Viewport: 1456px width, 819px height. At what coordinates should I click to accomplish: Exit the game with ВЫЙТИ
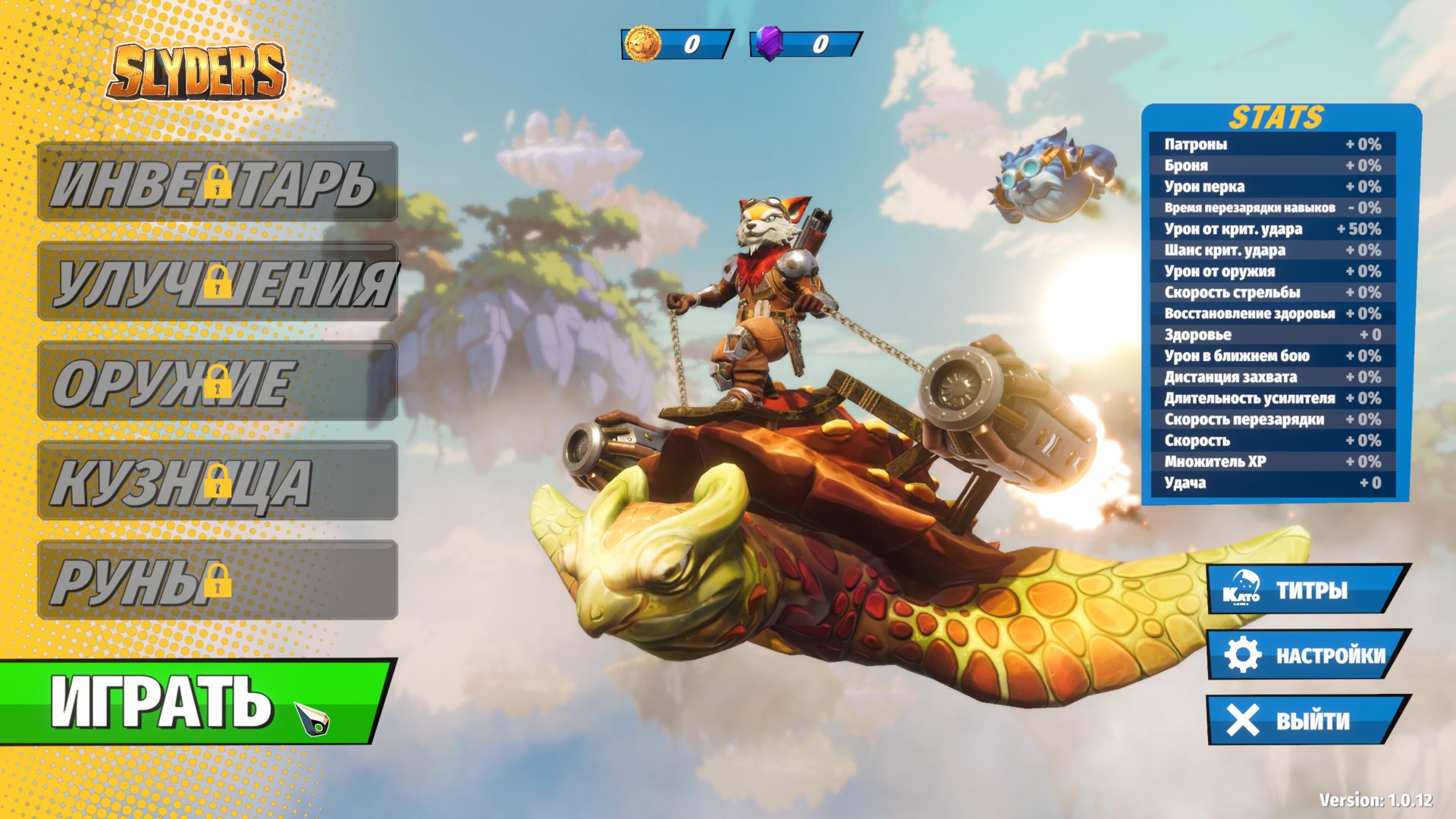pos(1307,720)
